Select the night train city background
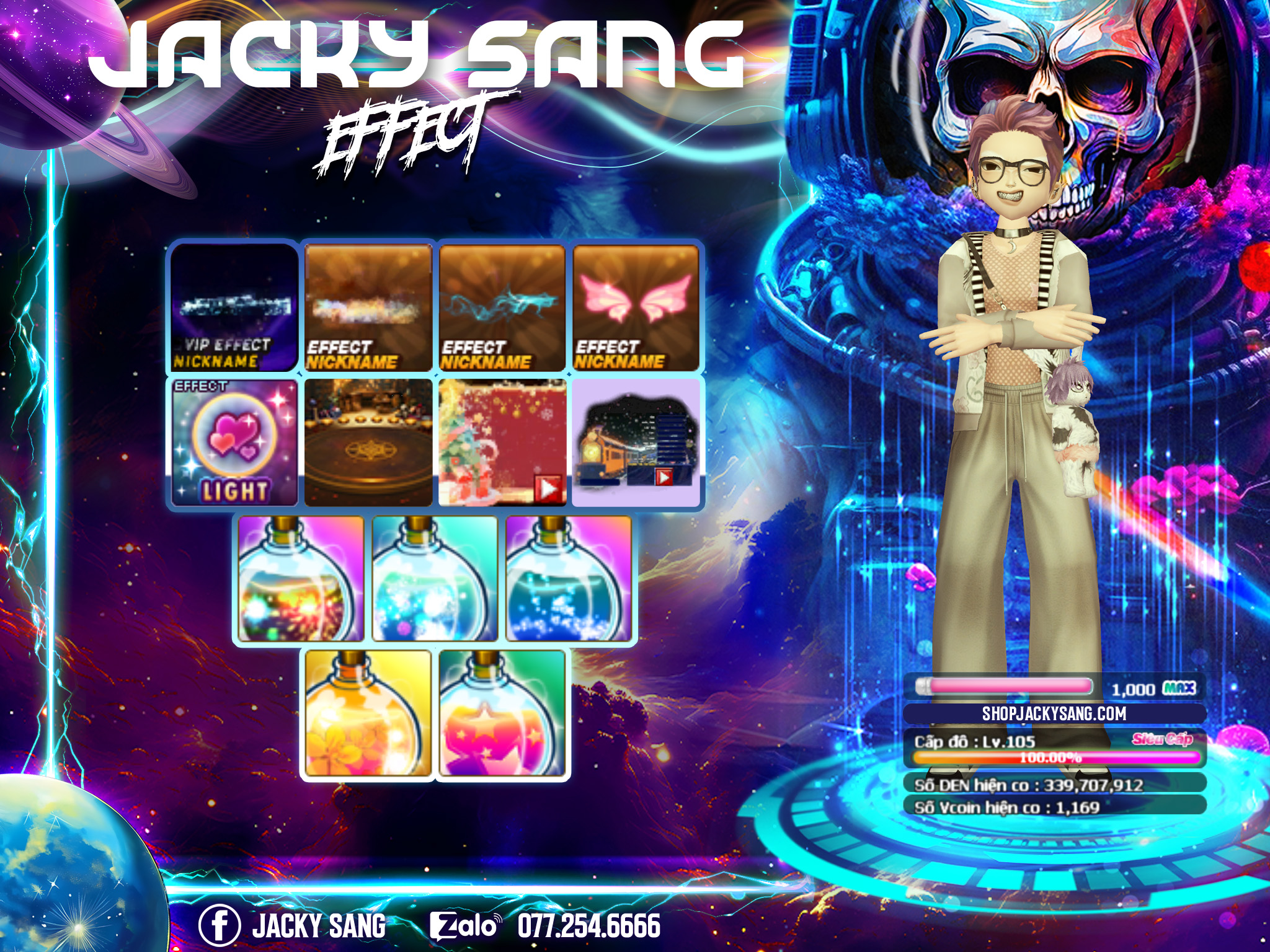Image resolution: width=1270 pixels, height=952 pixels. click(x=636, y=443)
